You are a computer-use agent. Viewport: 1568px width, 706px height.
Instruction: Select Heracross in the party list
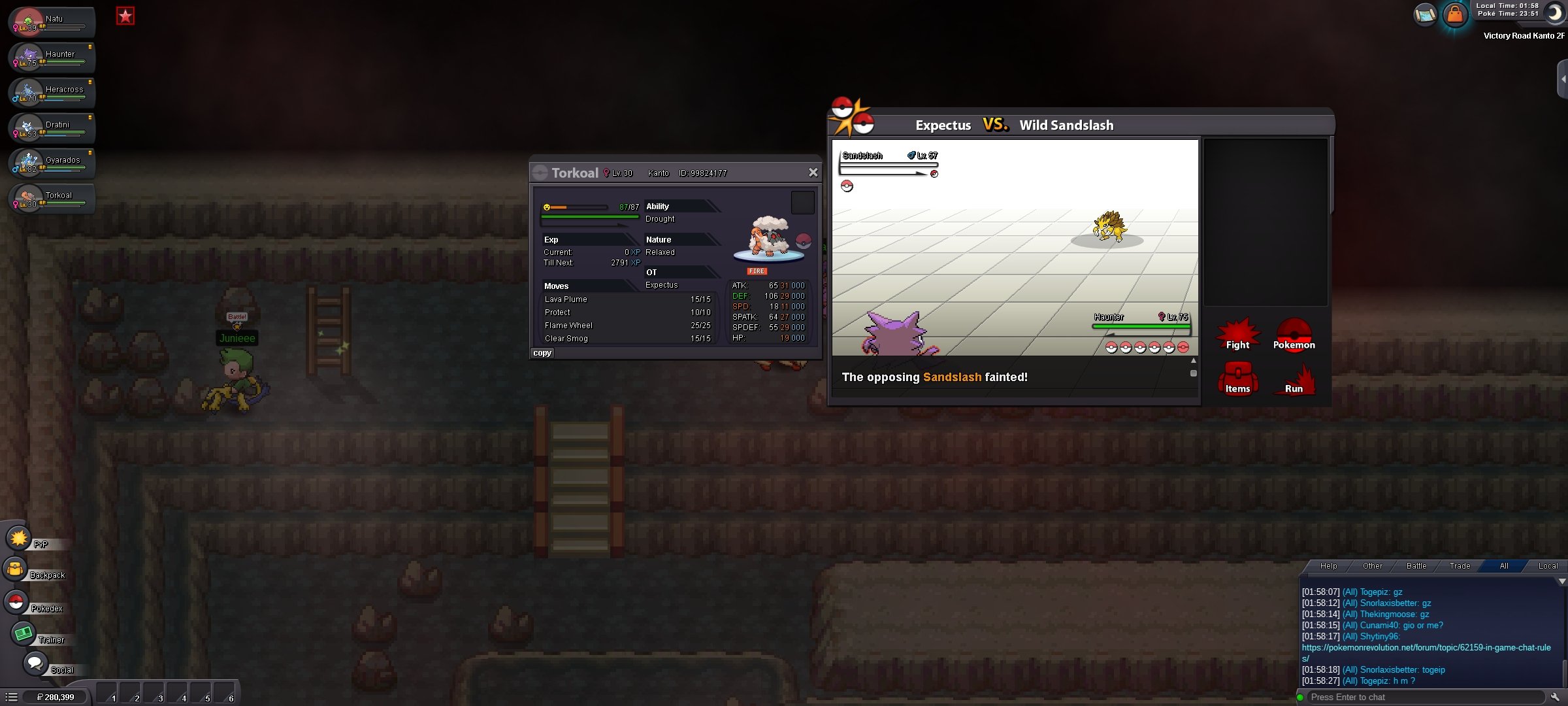[x=52, y=92]
